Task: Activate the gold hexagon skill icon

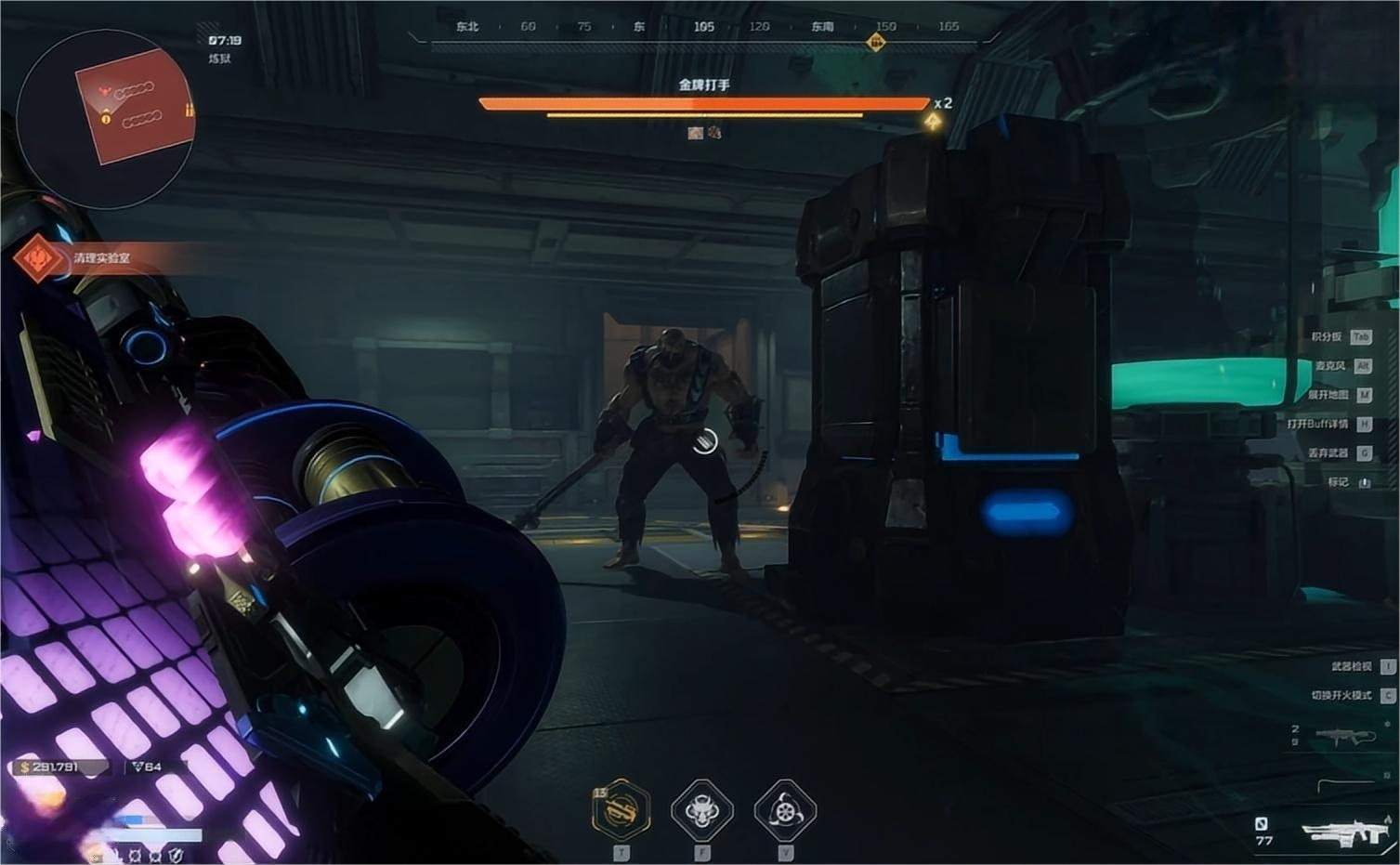Action: 621,809
